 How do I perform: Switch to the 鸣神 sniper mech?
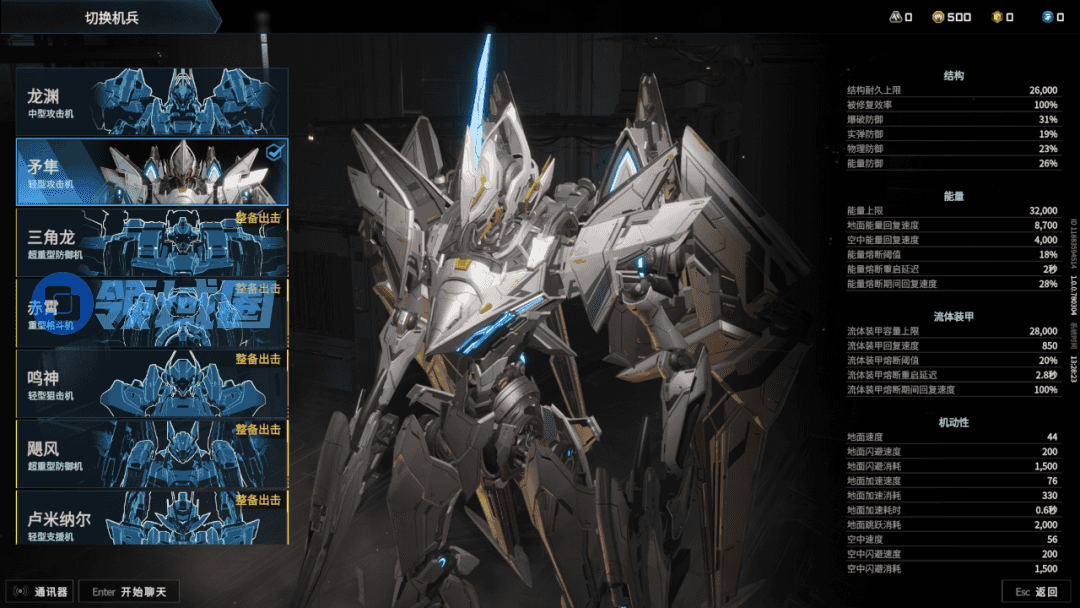[152, 383]
